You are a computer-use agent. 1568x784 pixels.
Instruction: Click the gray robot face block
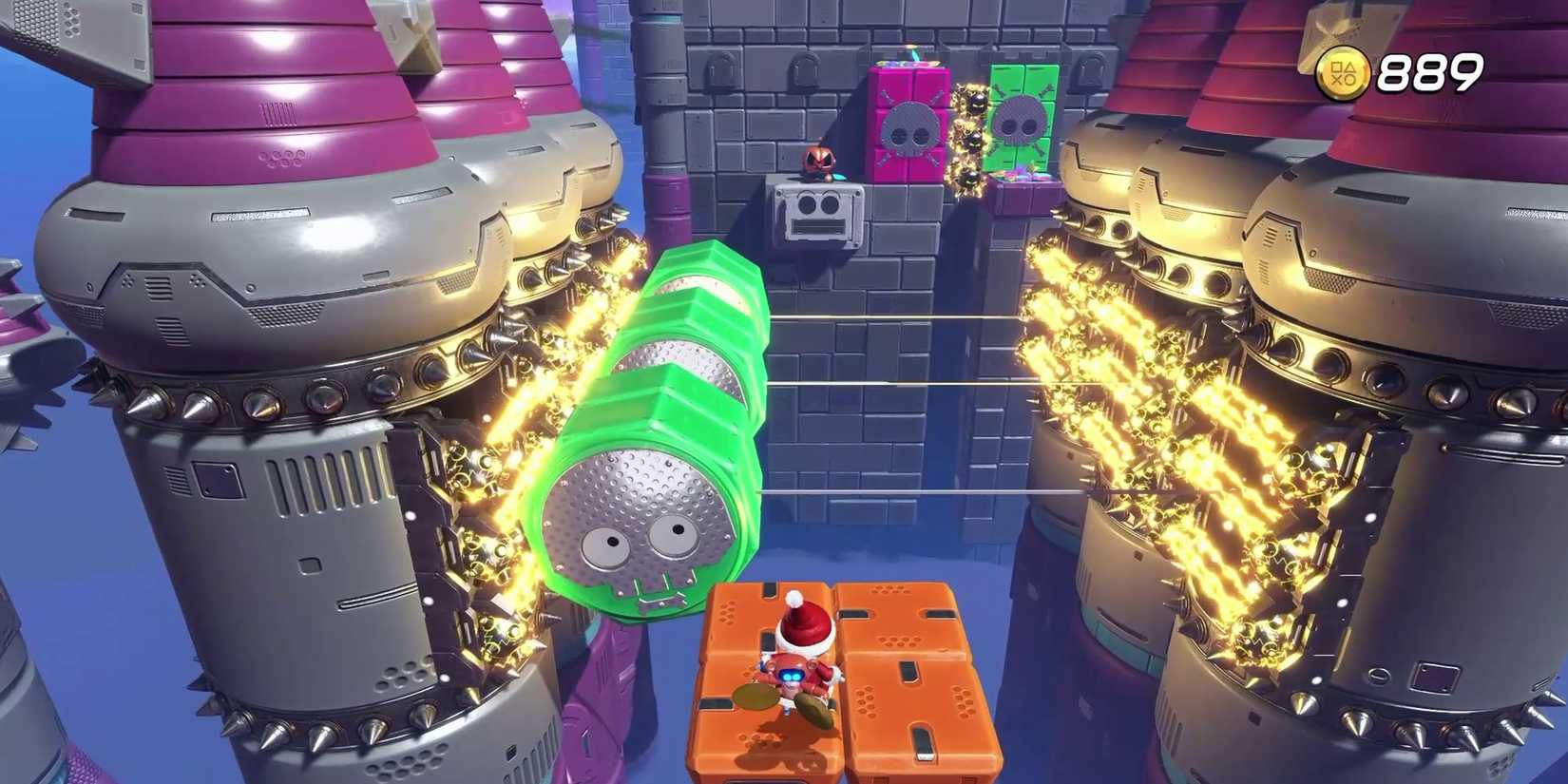click(820, 211)
